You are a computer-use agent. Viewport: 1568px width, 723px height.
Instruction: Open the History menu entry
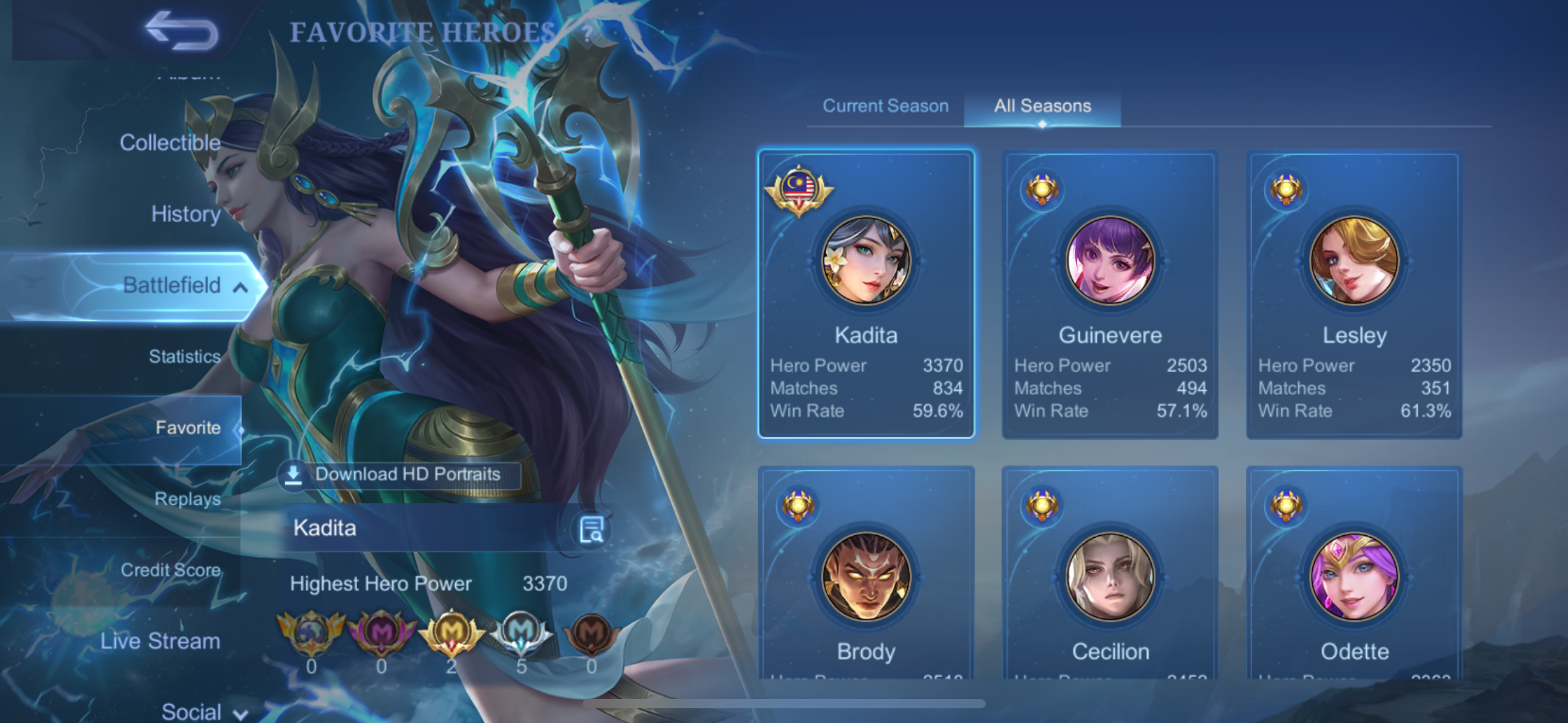point(185,214)
